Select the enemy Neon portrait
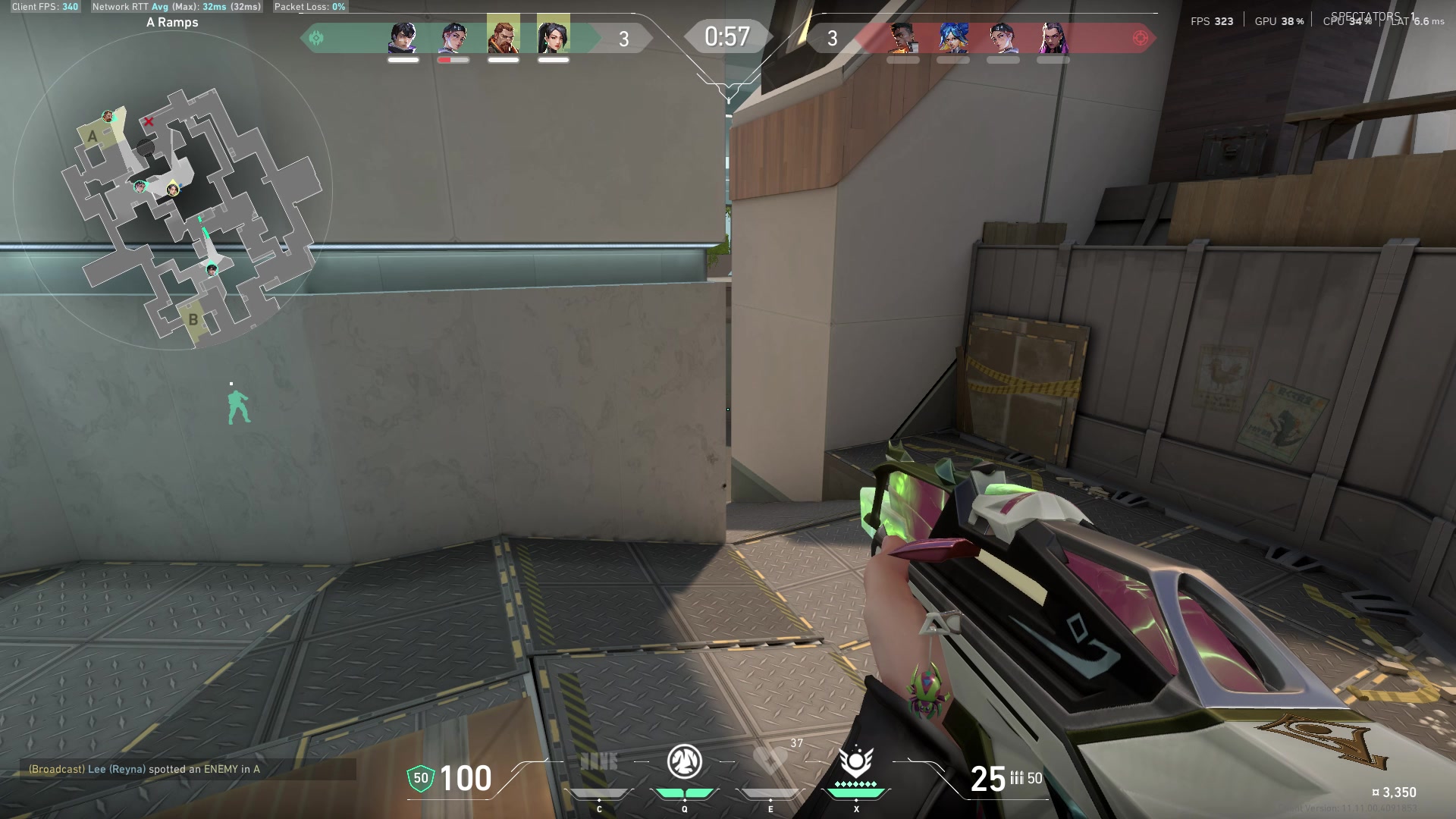The width and height of the screenshot is (1456, 819). pyautogui.click(x=953, y=37)
